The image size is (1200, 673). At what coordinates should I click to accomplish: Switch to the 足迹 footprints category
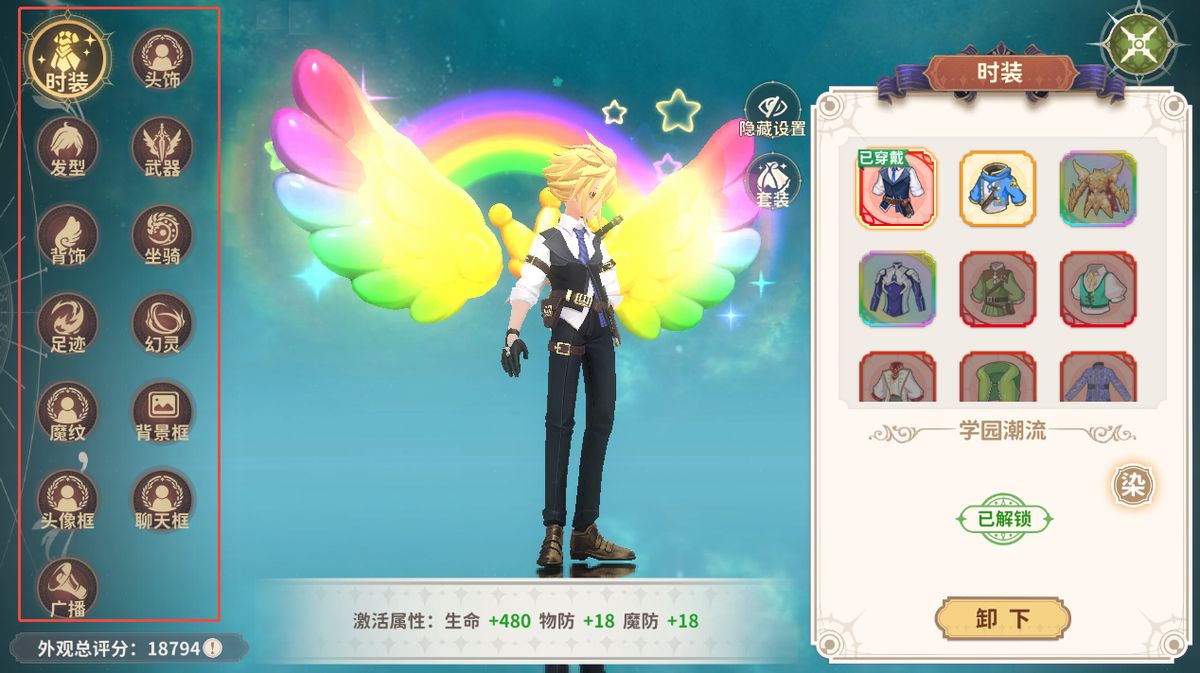tap(68, 323)
